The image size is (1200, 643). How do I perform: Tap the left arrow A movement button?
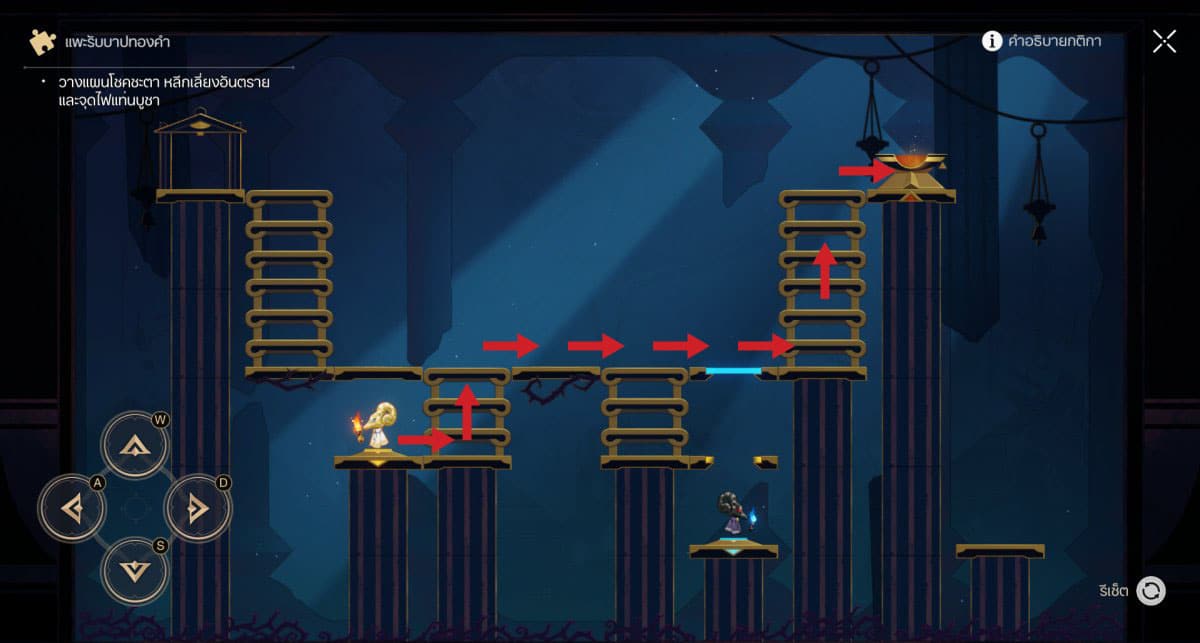coord(72,509)
